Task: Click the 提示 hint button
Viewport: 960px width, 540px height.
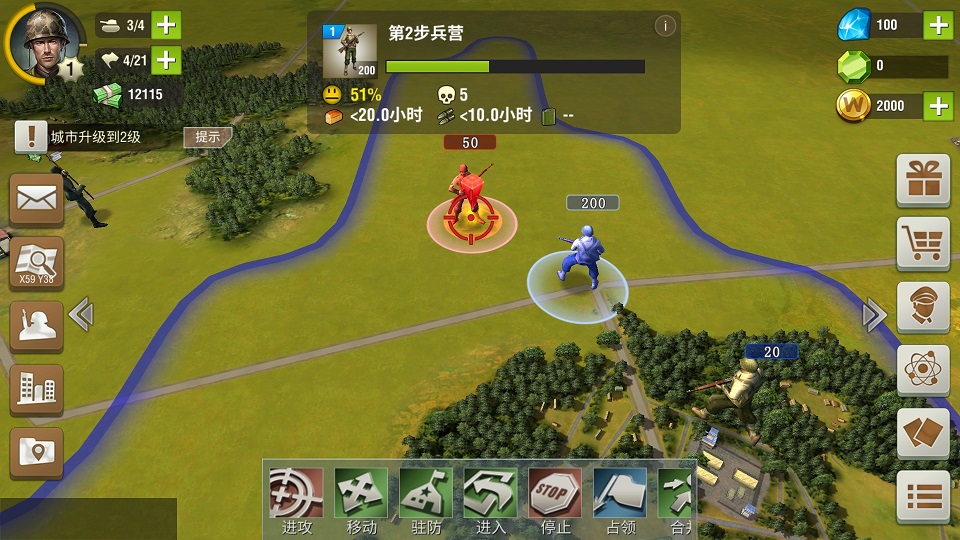Action: (x=208, y=137)
